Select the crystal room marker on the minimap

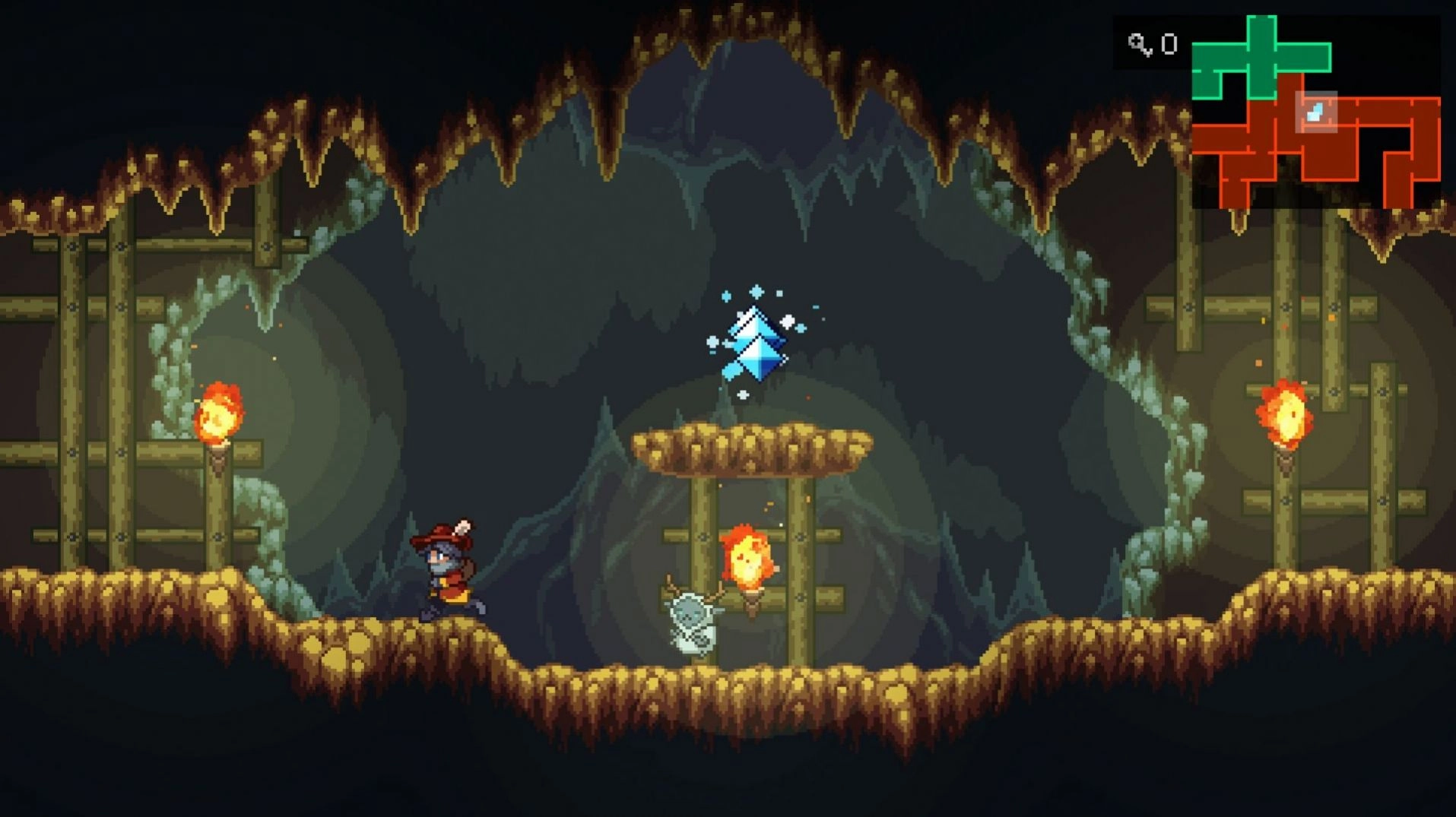tap(1315, 112)
